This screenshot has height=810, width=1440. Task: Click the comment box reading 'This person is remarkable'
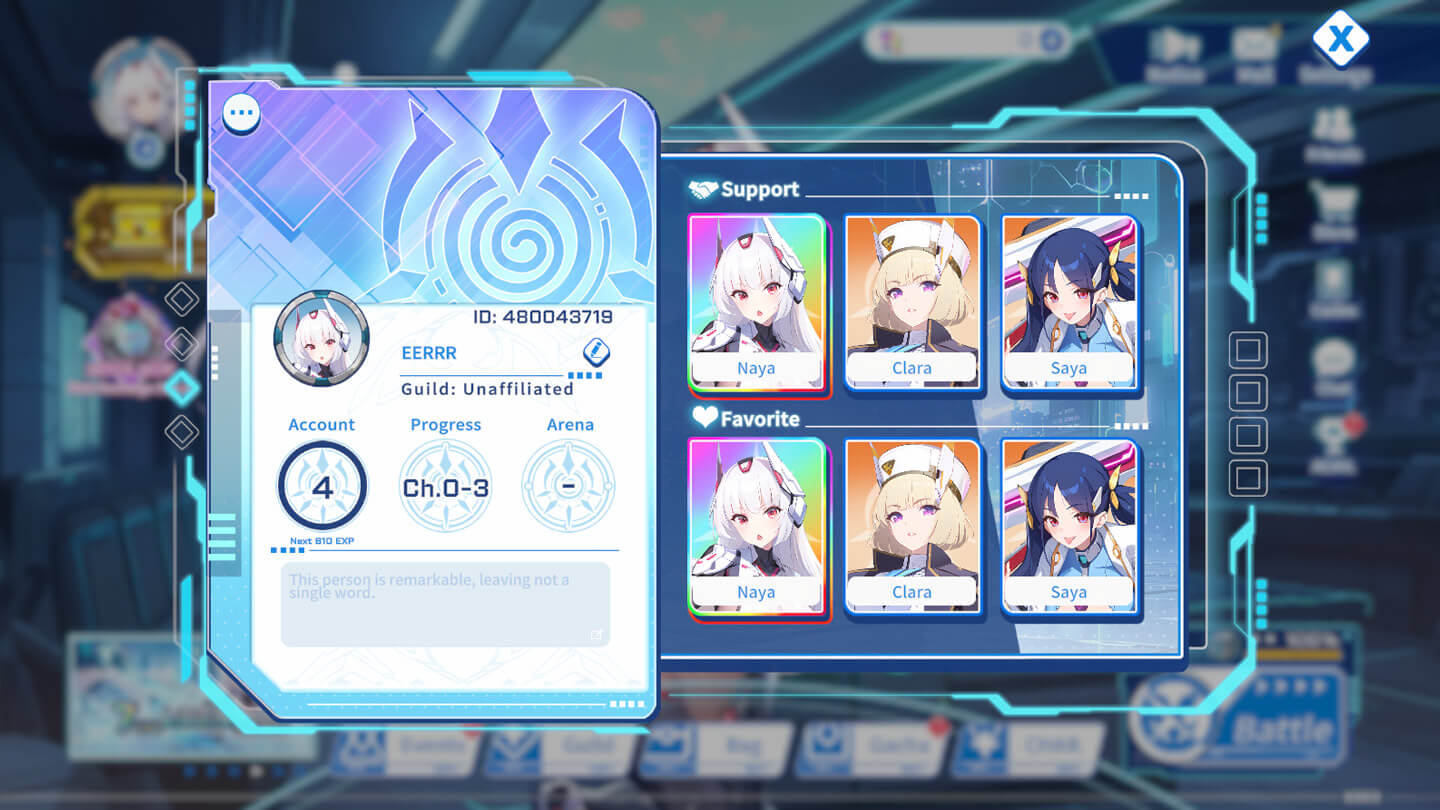pyautogui.click(x=445, y=603)
